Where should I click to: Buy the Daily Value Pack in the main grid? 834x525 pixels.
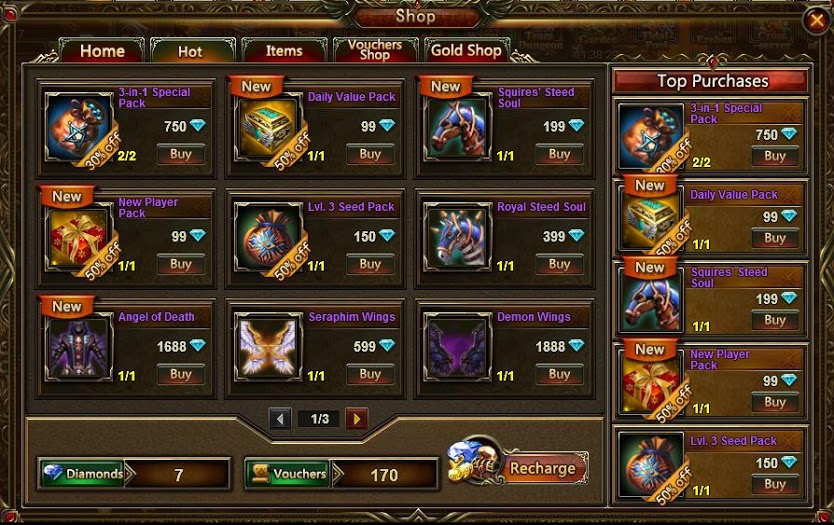click(370, 155)
